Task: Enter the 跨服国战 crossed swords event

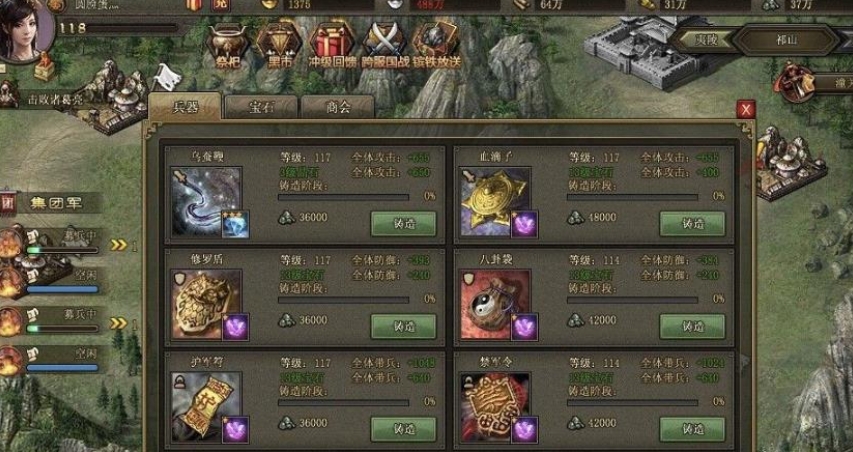Action: 384,45
